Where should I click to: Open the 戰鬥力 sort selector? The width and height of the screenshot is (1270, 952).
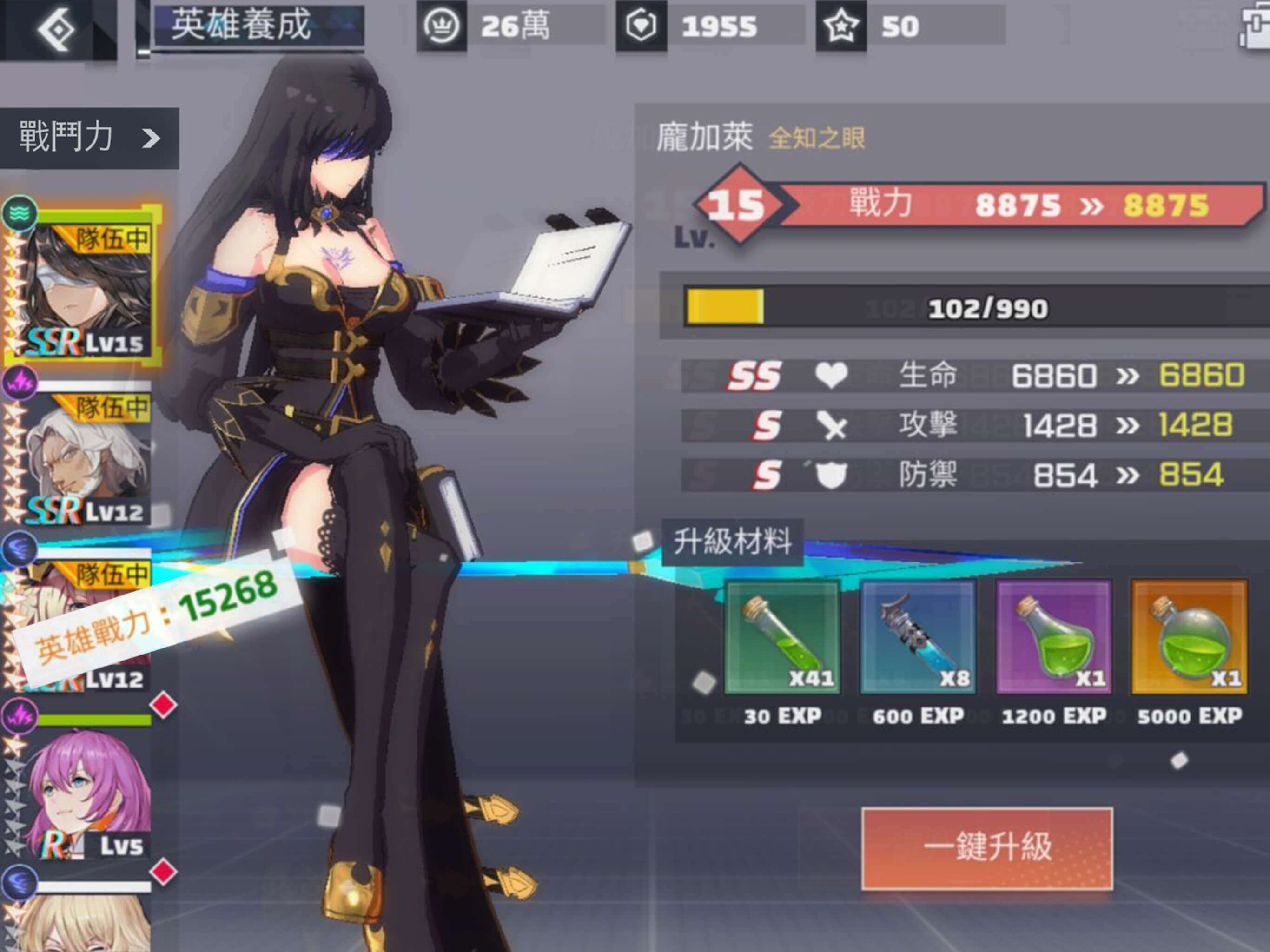tap(89, 138)
